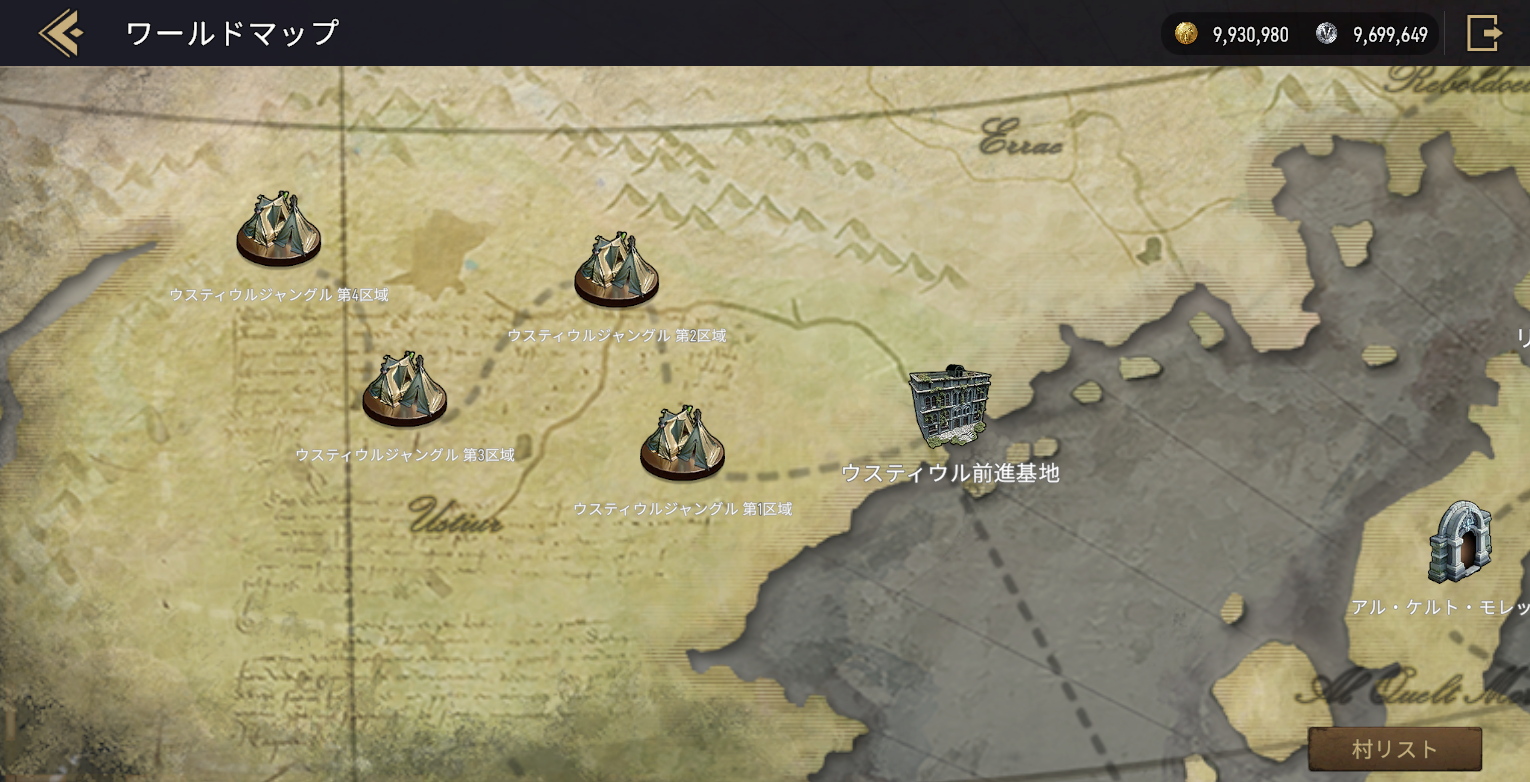Select ウスティウルジャングル 第4区域 camp marker
This screenshot has height=782, width=1530.
pos(279,230)
